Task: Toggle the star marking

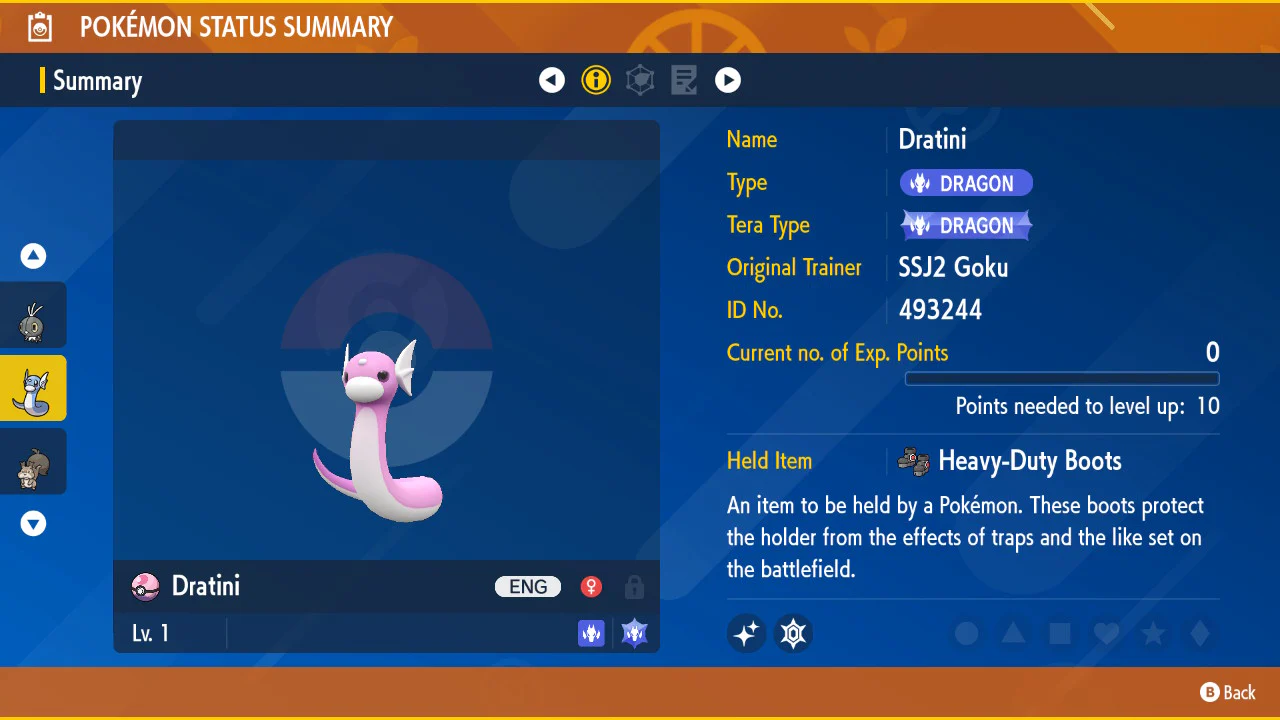Action: [1153, 633]
